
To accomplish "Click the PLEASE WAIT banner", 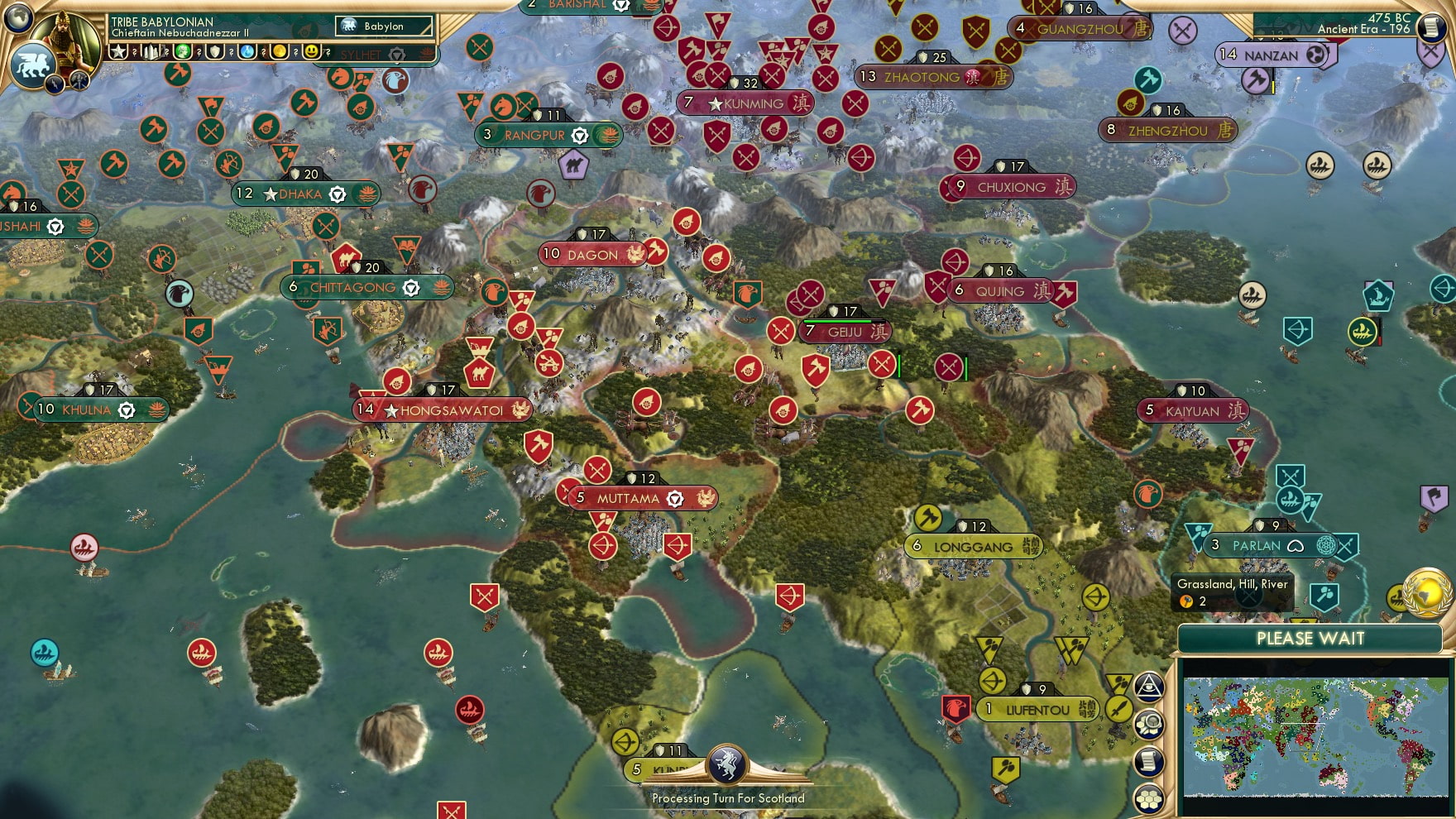I will coord(1310,639).
